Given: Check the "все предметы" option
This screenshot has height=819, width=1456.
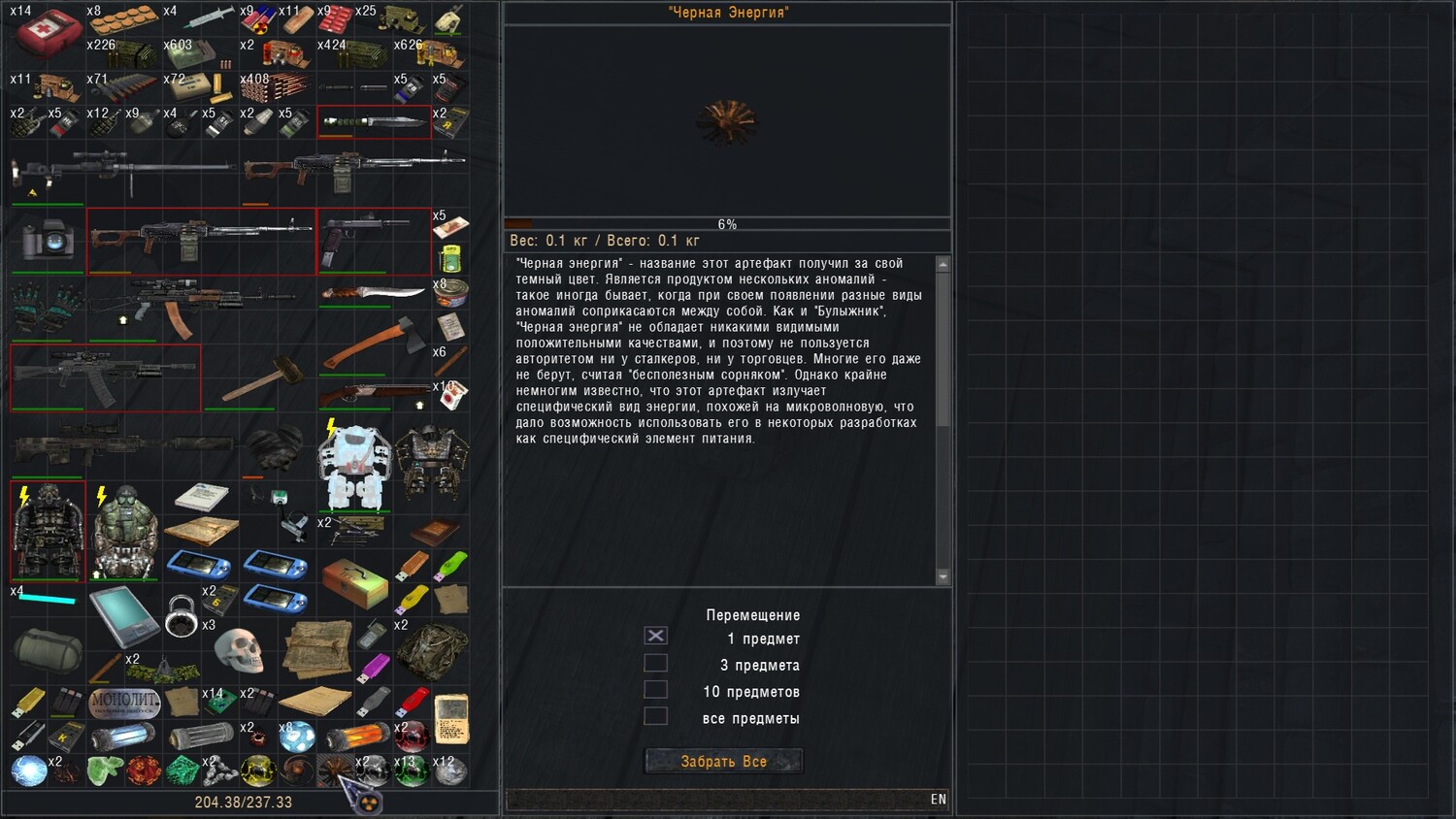Looking at the screenshot, I should [656, 716].
